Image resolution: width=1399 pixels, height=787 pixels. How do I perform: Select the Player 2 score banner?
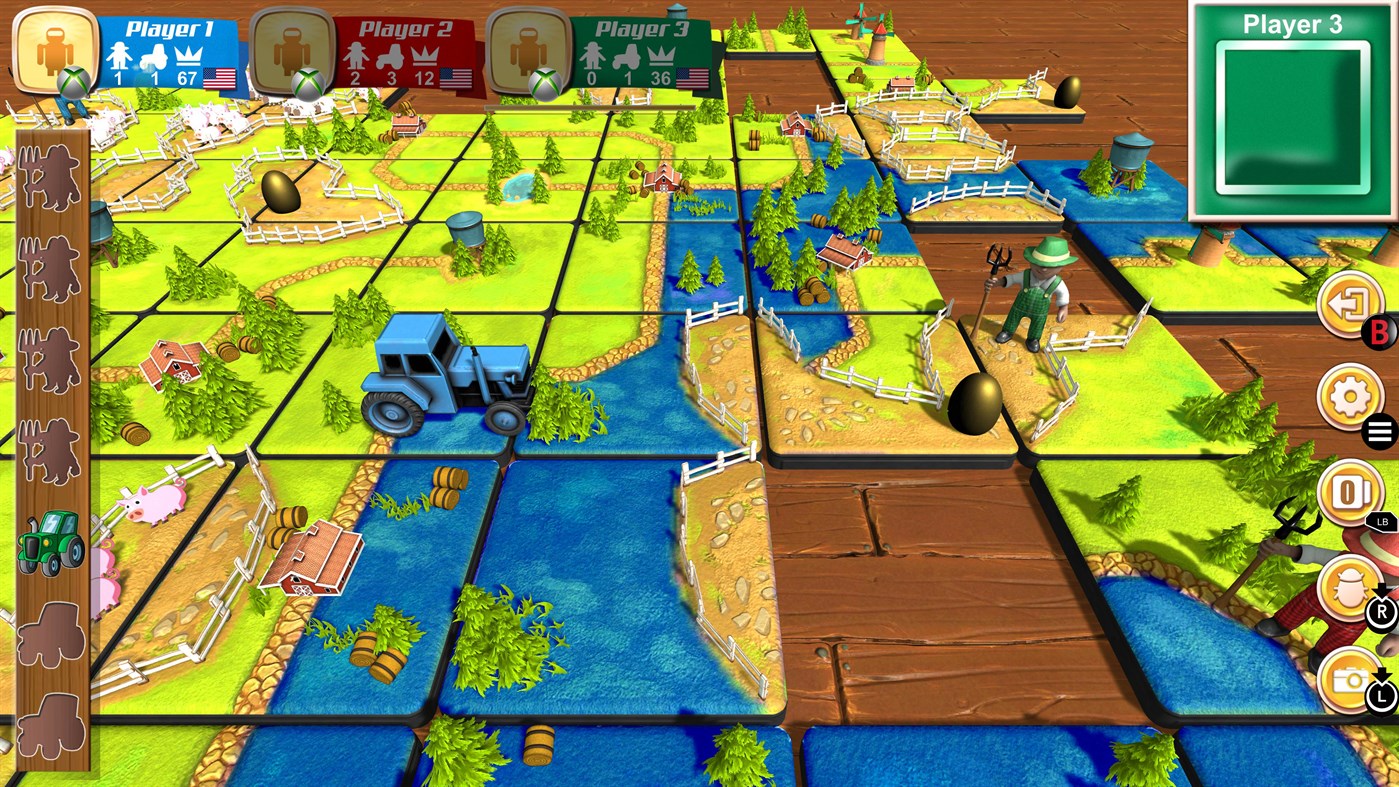click(400, 45)
